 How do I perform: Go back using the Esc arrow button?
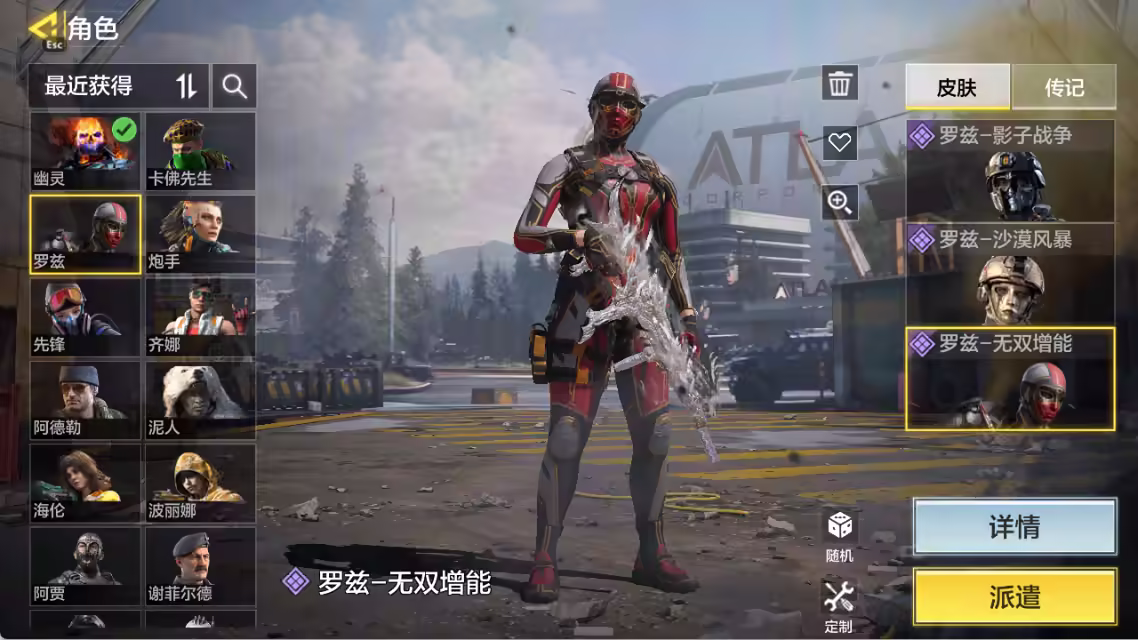pyautogui.click(x=44, y=29)
